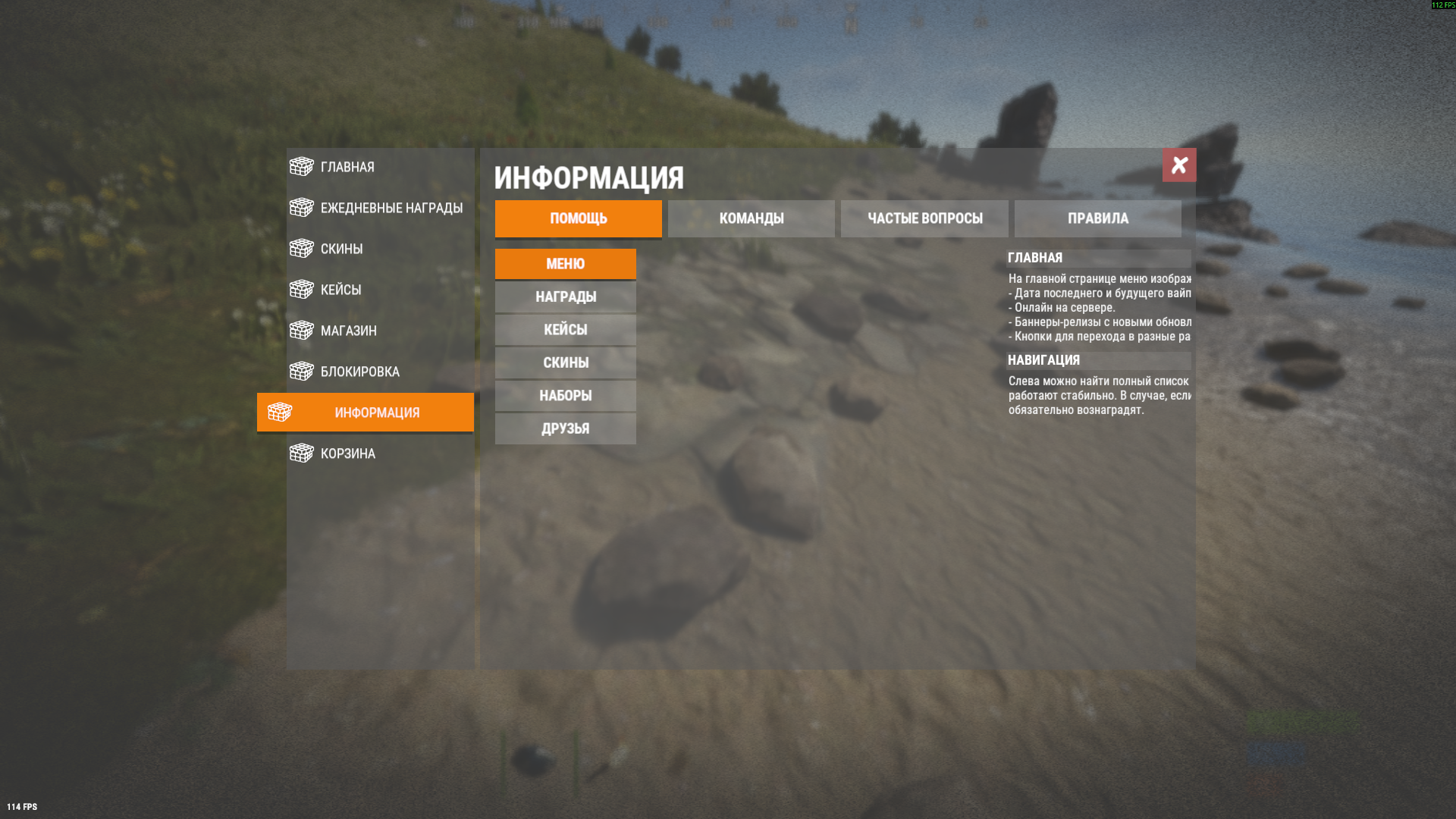Close the information window with the X

click(x=1179, y=165)
